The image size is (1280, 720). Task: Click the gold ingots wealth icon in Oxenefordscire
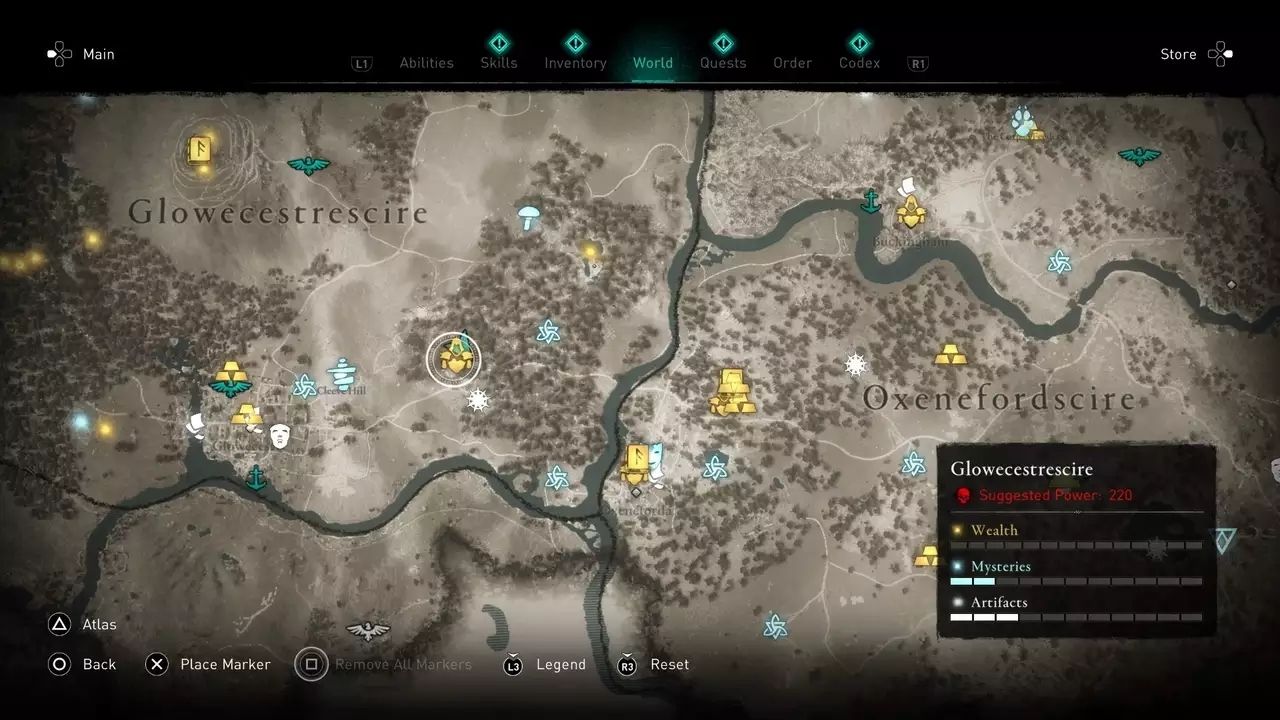point(733,390)
